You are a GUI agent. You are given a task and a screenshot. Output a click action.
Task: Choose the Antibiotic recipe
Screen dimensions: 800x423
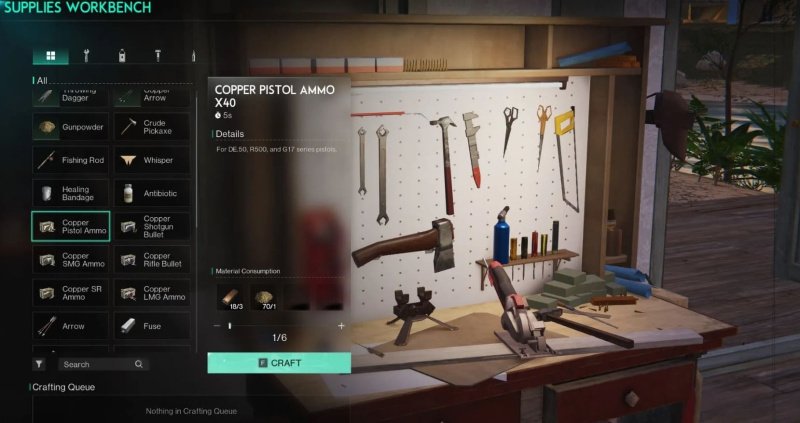click(x=151, y=193)
